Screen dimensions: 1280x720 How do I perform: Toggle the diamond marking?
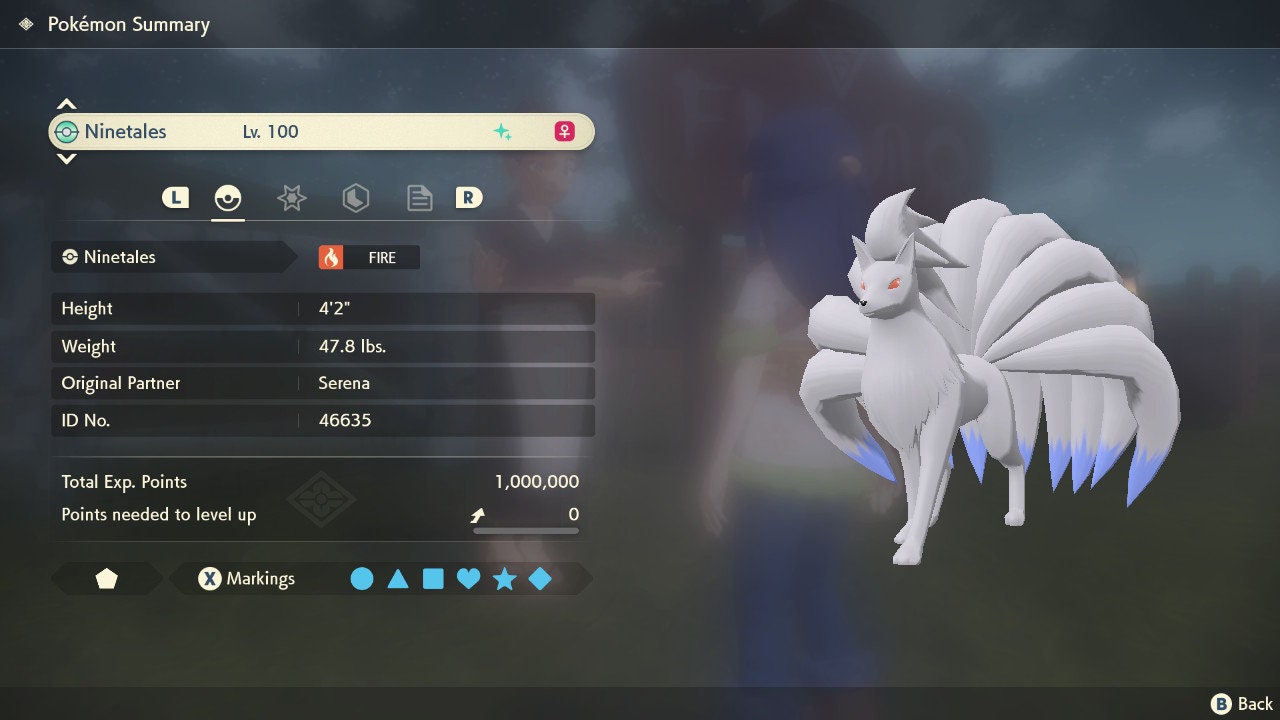pyautogui.click(x=540, y=579)
